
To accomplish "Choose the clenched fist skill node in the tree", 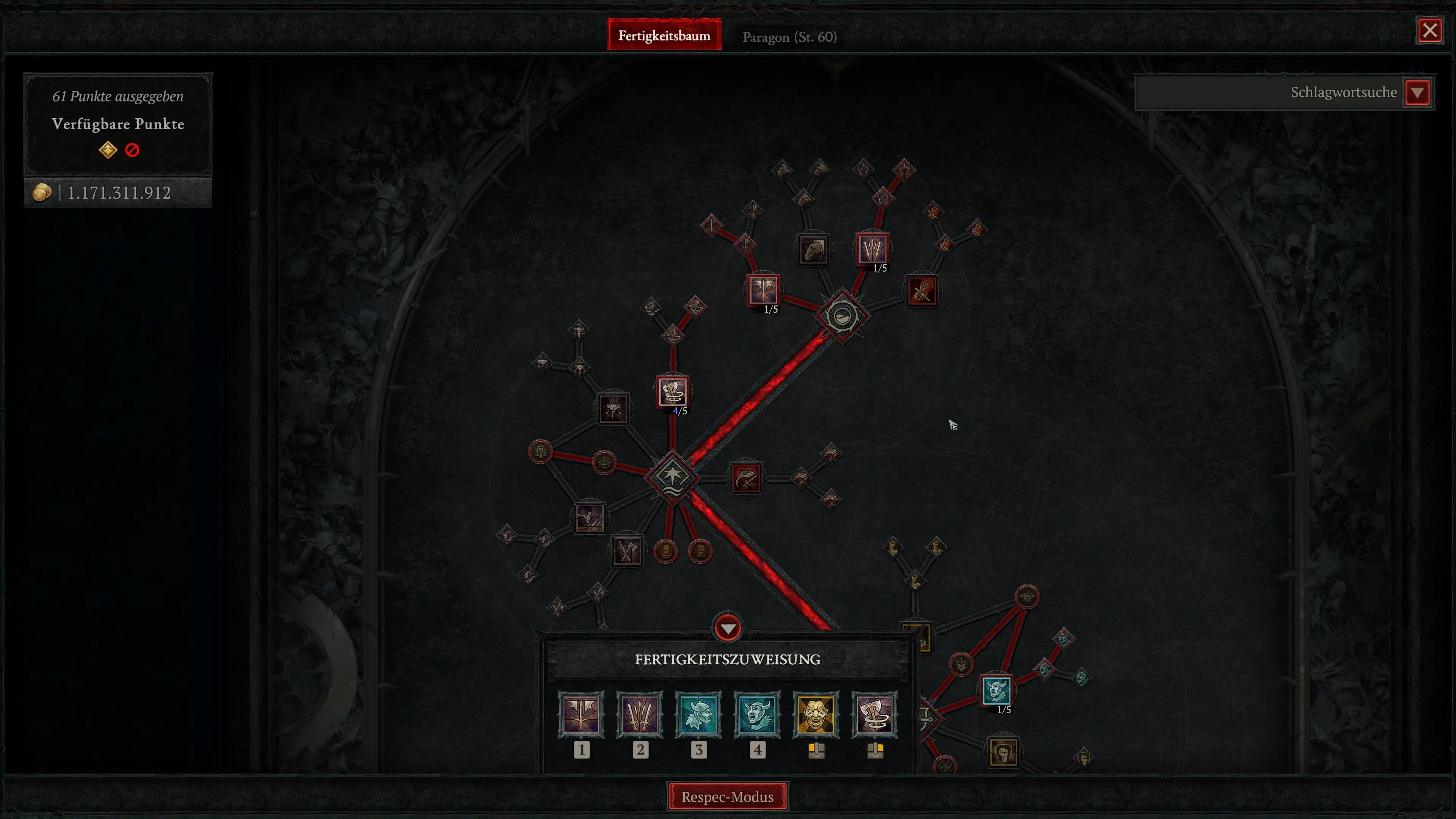I will 814,249.
